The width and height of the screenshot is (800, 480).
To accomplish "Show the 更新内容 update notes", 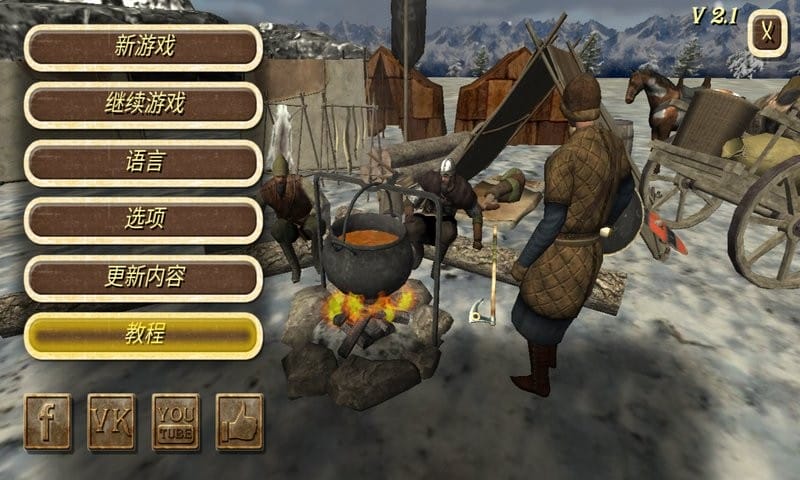I will [x=143, y=277].
